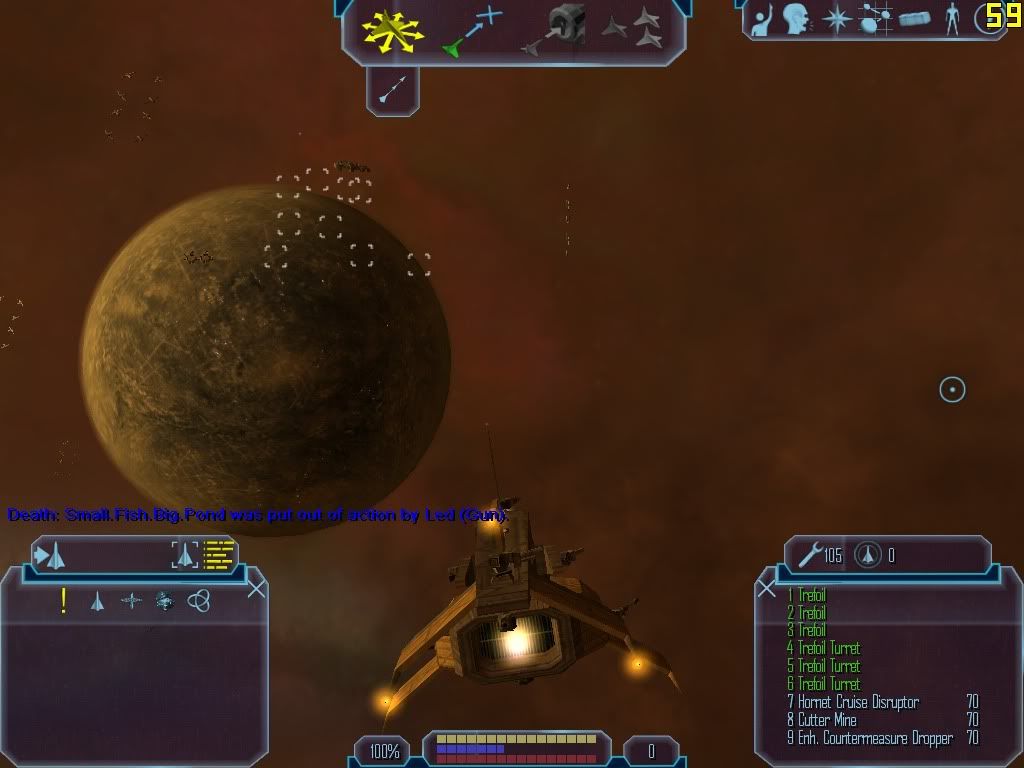The height and width of the screenshot is (768, 1024).
Task: Switch the contact list to the trefoil filter
Action: 199,601
